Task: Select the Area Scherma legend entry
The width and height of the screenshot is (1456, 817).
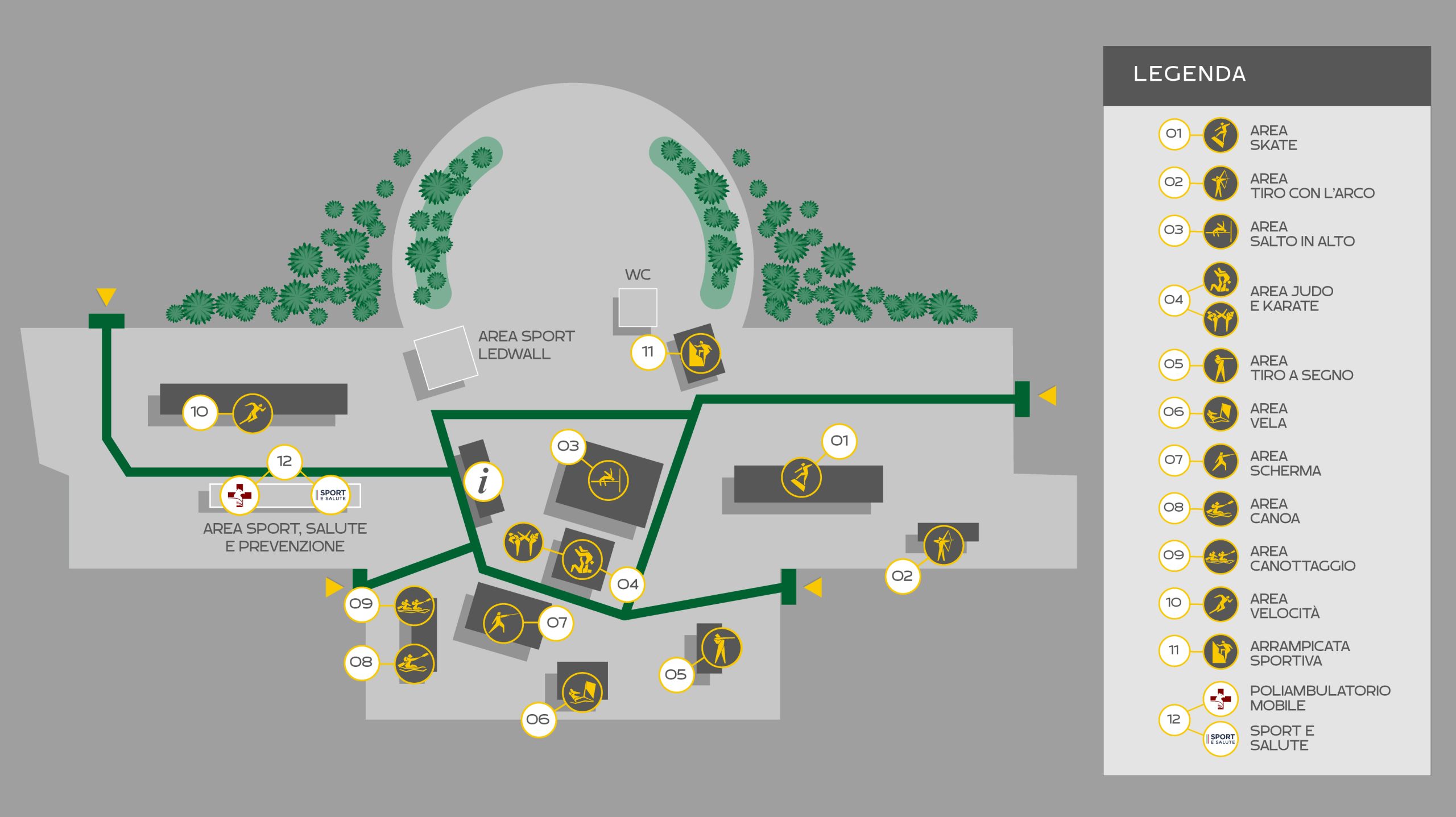Action: [1285, 463]
